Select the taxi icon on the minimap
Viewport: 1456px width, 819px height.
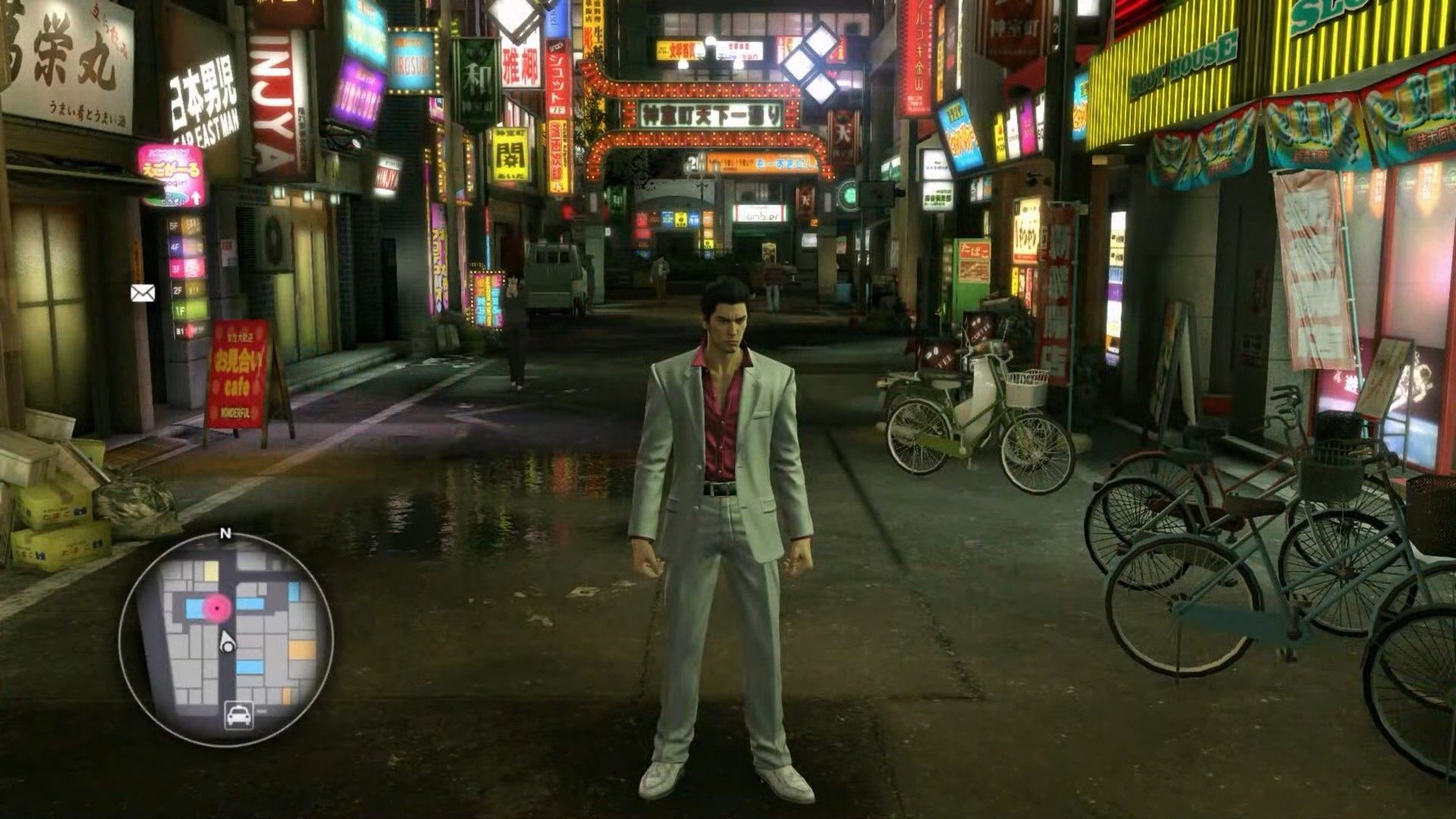(x=238, y=714)
